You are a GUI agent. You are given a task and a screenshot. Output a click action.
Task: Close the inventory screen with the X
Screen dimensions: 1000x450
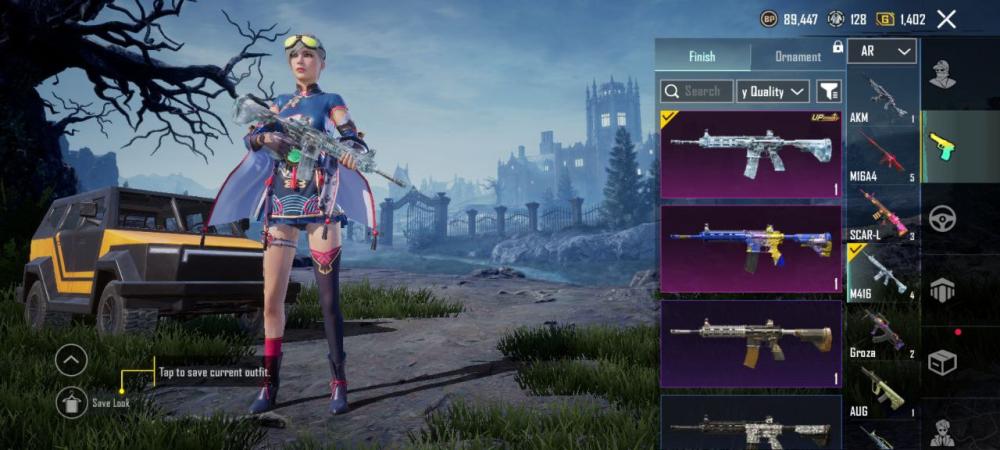[946, 19]
